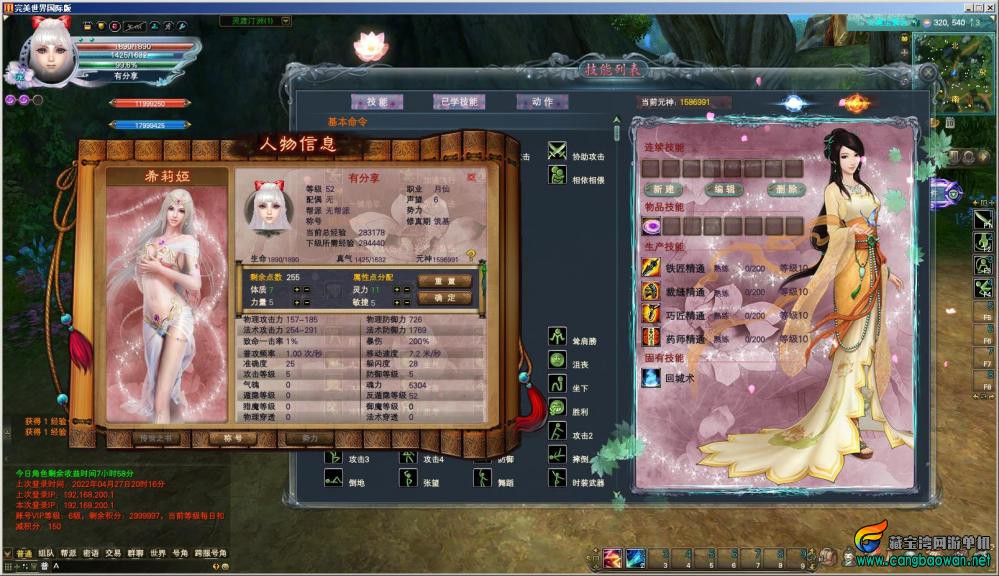Viewport: 999px width, 576px height.
Task: Open the 已学技能 learned skills tab
Action: click(459, 102)
